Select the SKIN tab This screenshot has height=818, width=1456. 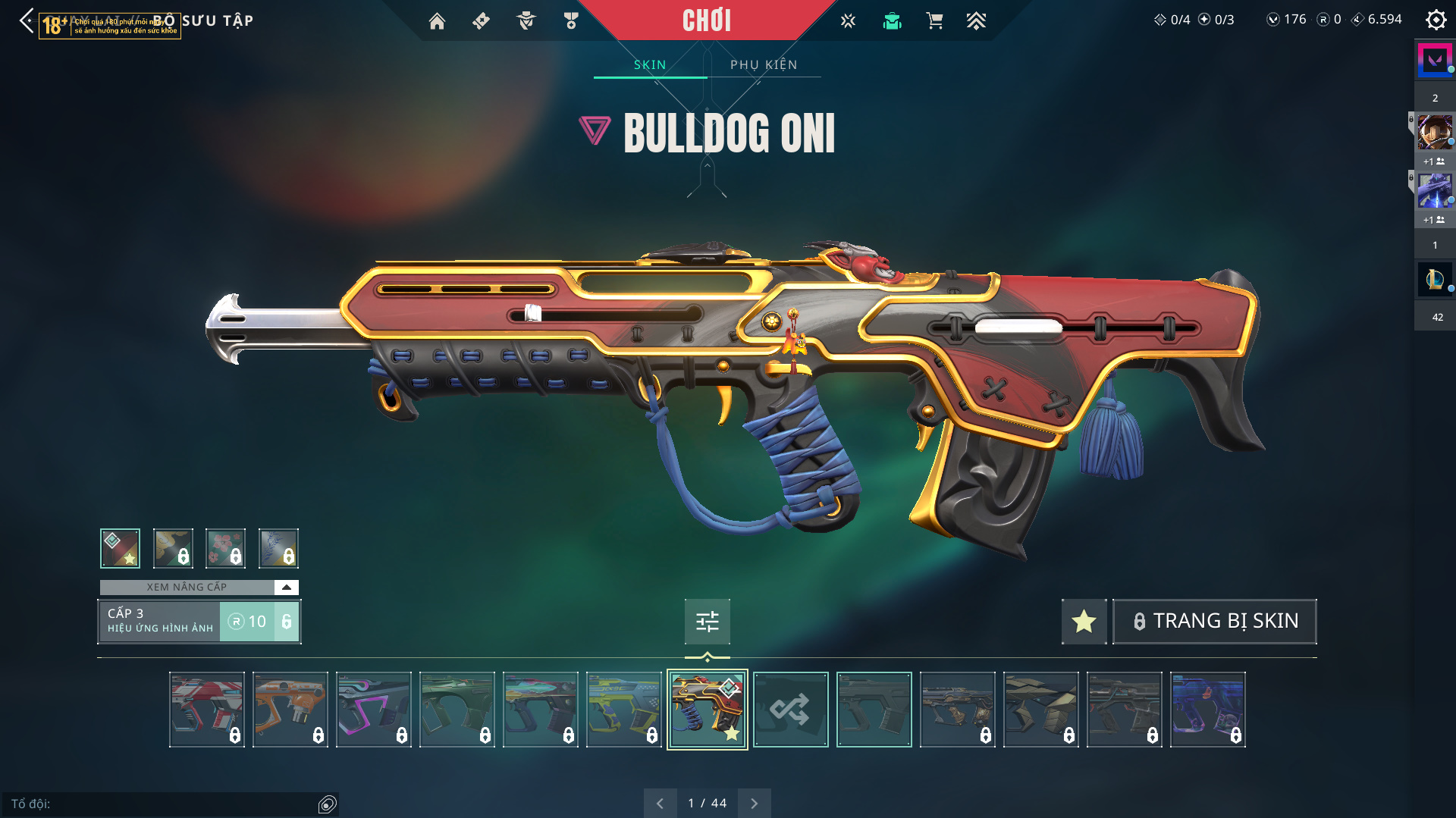[x=650, y=64]
